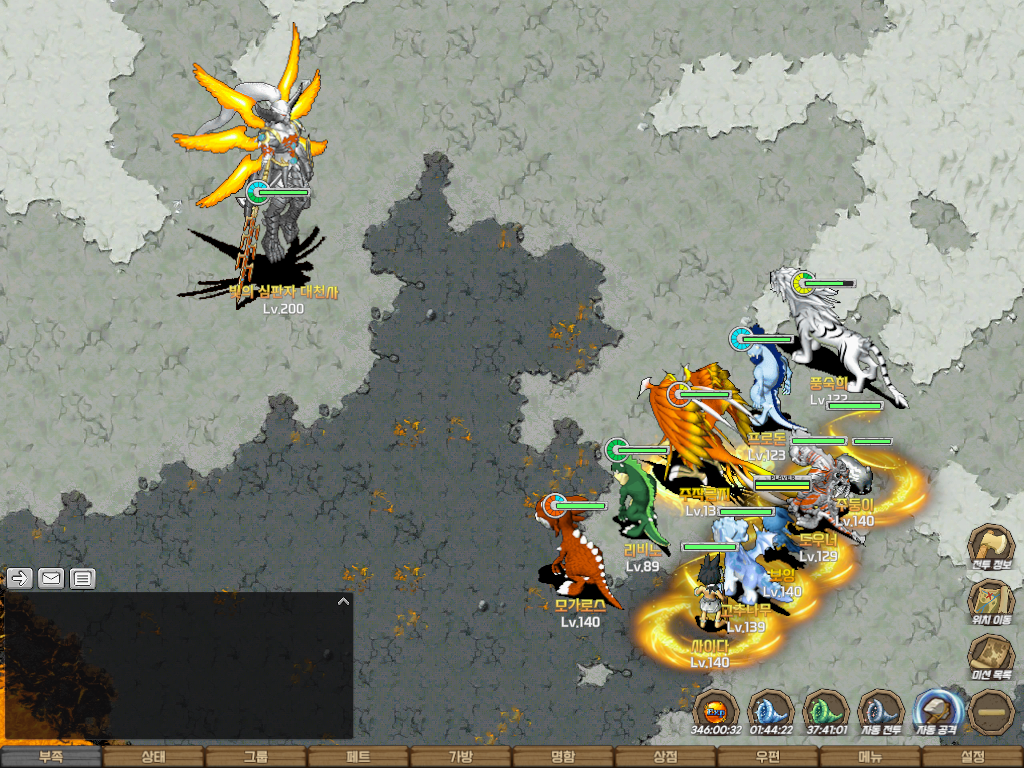
Task: Click the Exp boost orb icon
Action: pyautogui.click(x=716, y=711)
